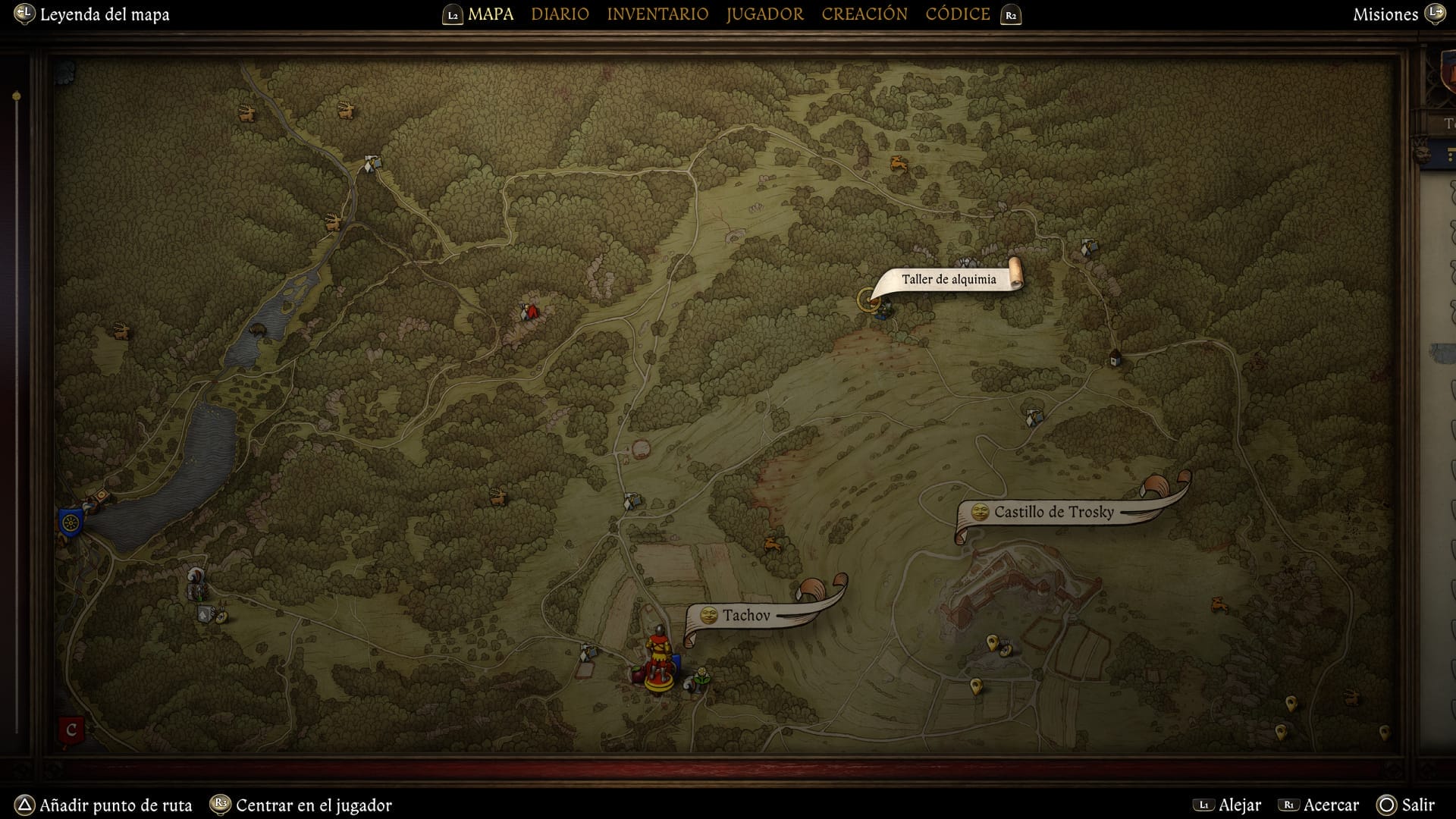The image size is (1456, 819).
Task: Open the CREACIÓN tab
Action: click(864, 14)
